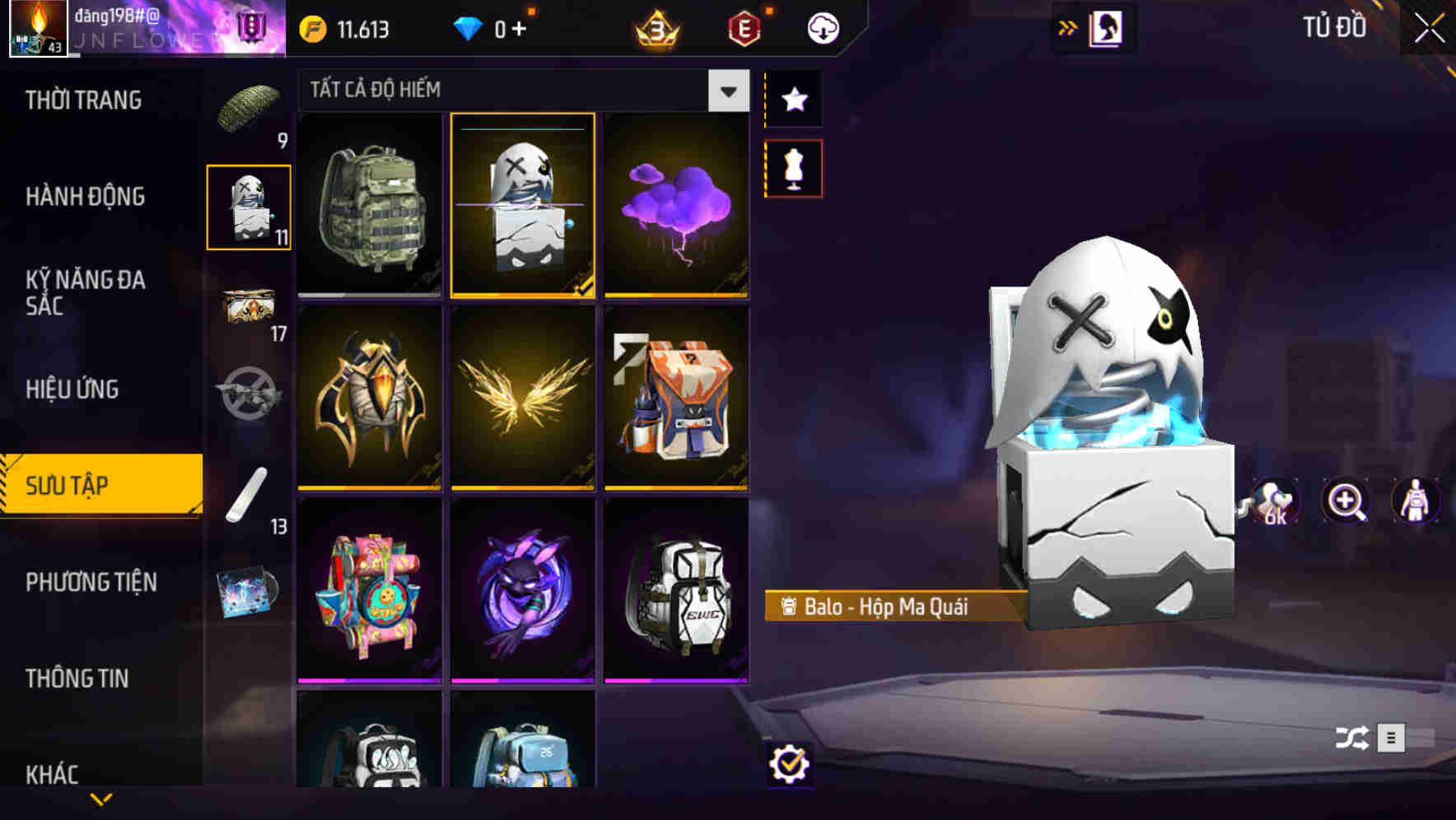The height and width of the screenshot is (820, 1456).
Task: Click the mannequin try-on icon near the preview
Action: [x=1415, y=501]
